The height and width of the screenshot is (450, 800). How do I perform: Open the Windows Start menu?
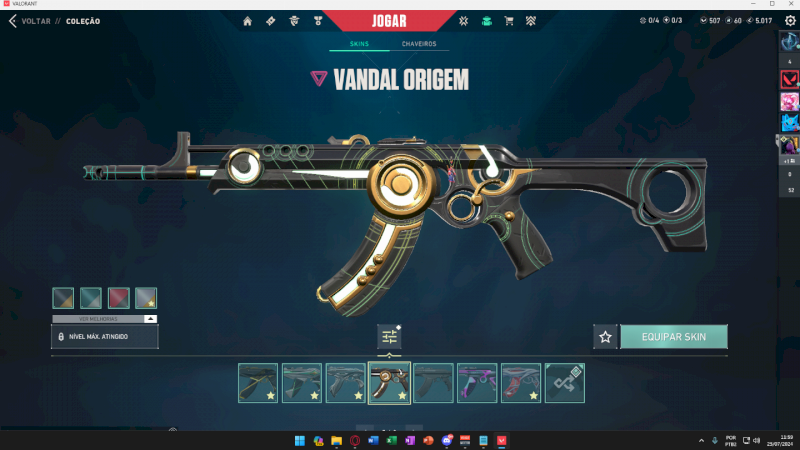click(x=298, y=440)
